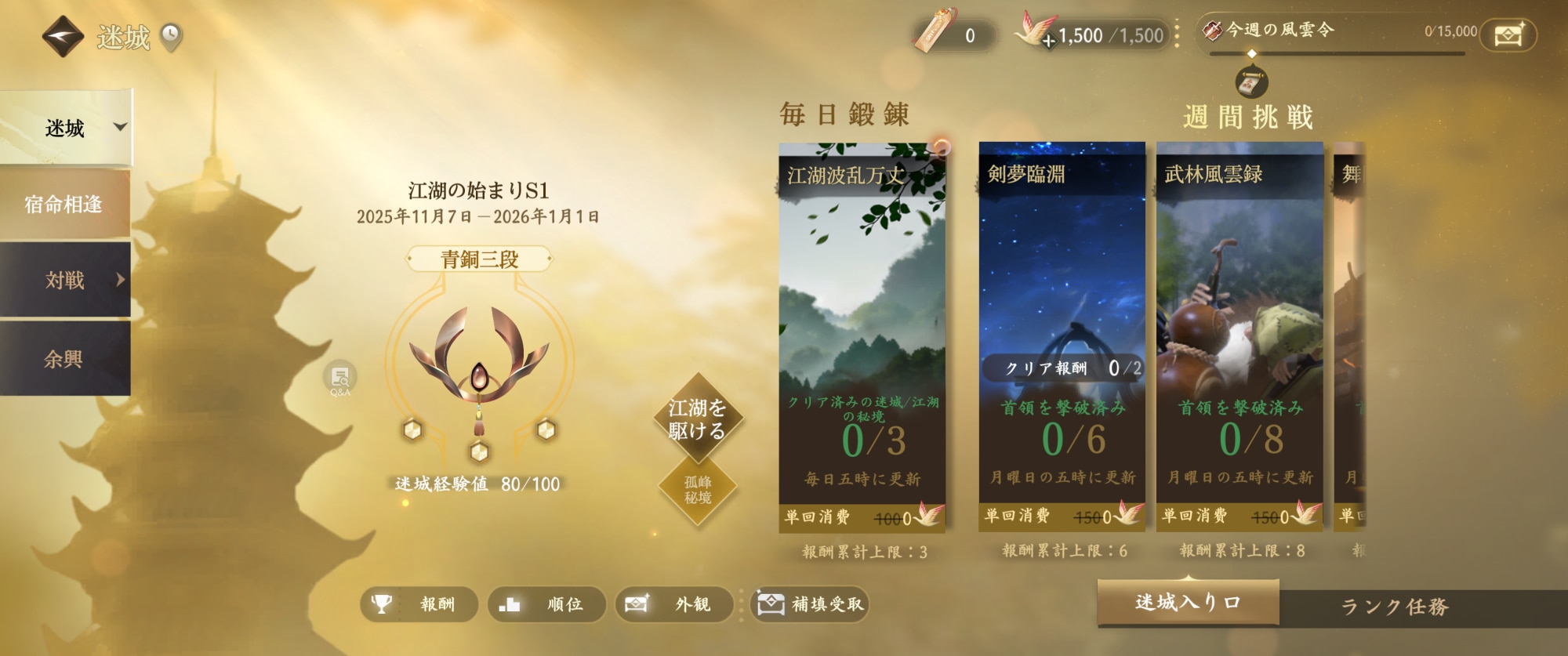Claim via the 補填受取 button
Screen dimensions: 1568x656
point(810,604)
